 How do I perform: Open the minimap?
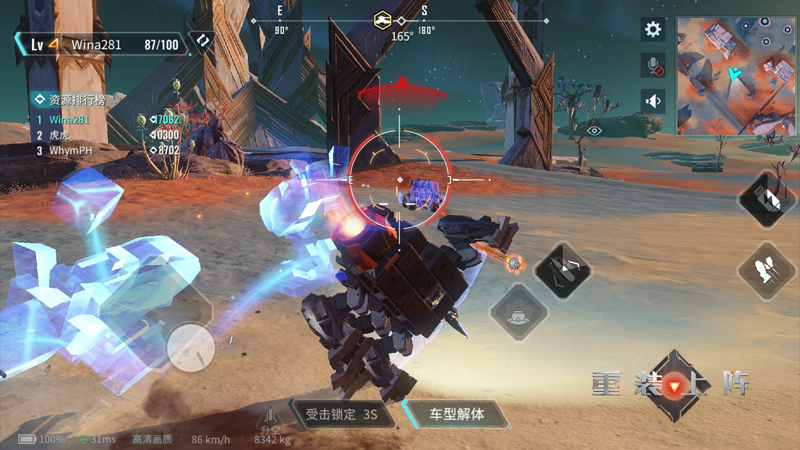tap(738, 76)
